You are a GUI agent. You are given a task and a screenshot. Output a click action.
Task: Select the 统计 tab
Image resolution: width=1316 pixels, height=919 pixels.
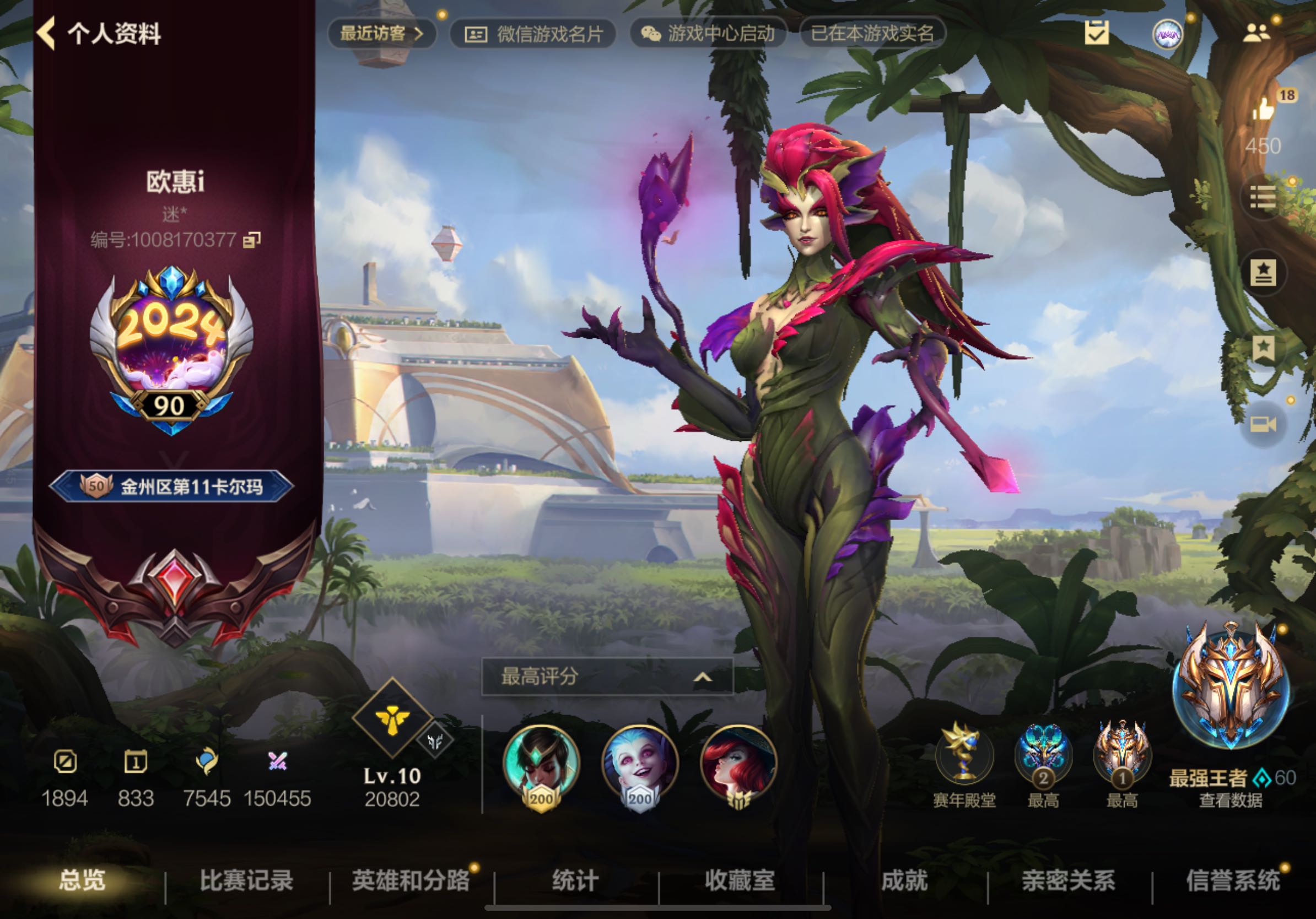click(x=575, y=880)
